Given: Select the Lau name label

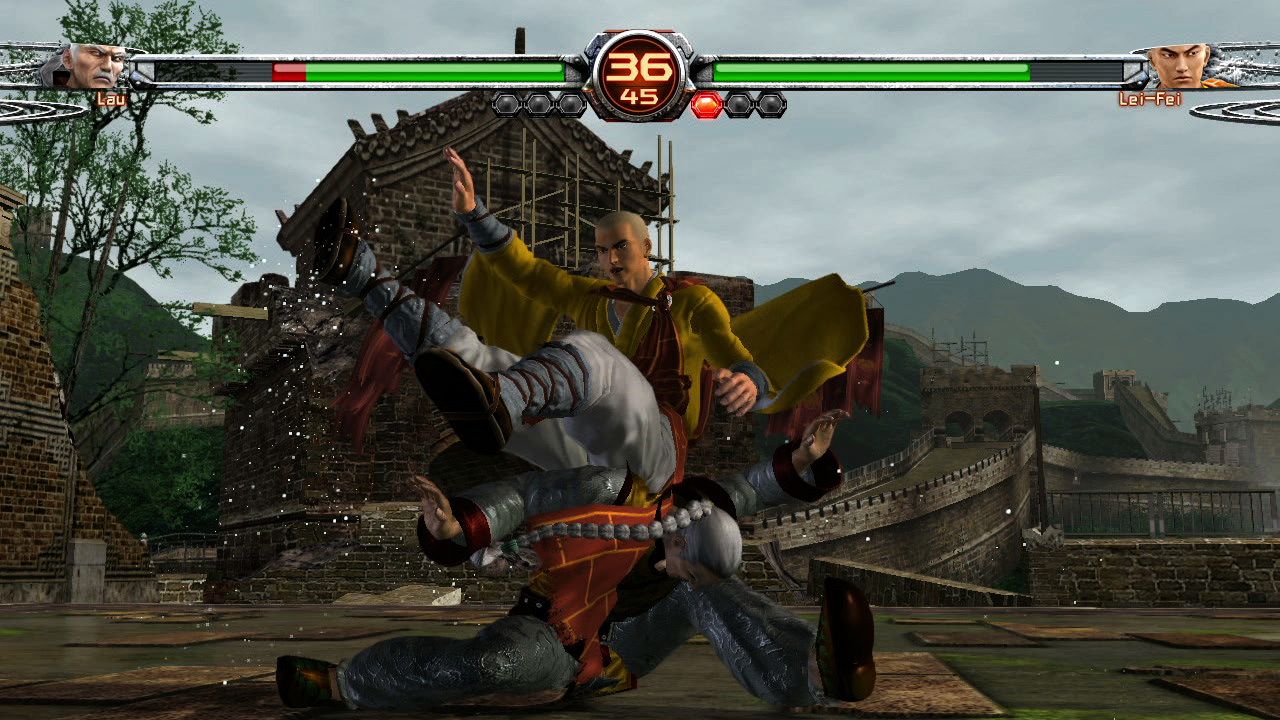Looking at the screenshot, I should pyautogui.click(x=110, y=100).
